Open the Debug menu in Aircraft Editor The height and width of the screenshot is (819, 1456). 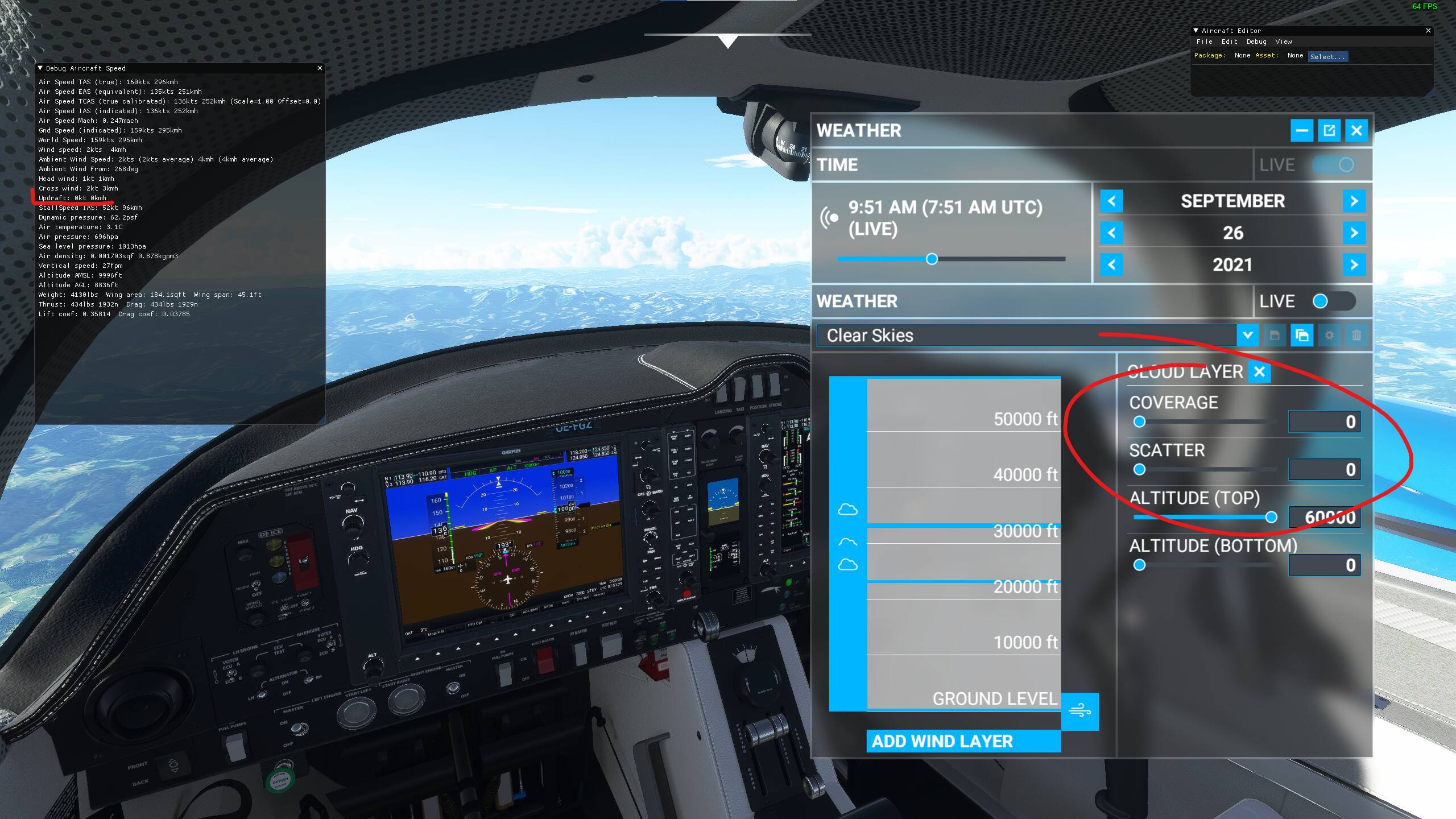click(1257, 42)
